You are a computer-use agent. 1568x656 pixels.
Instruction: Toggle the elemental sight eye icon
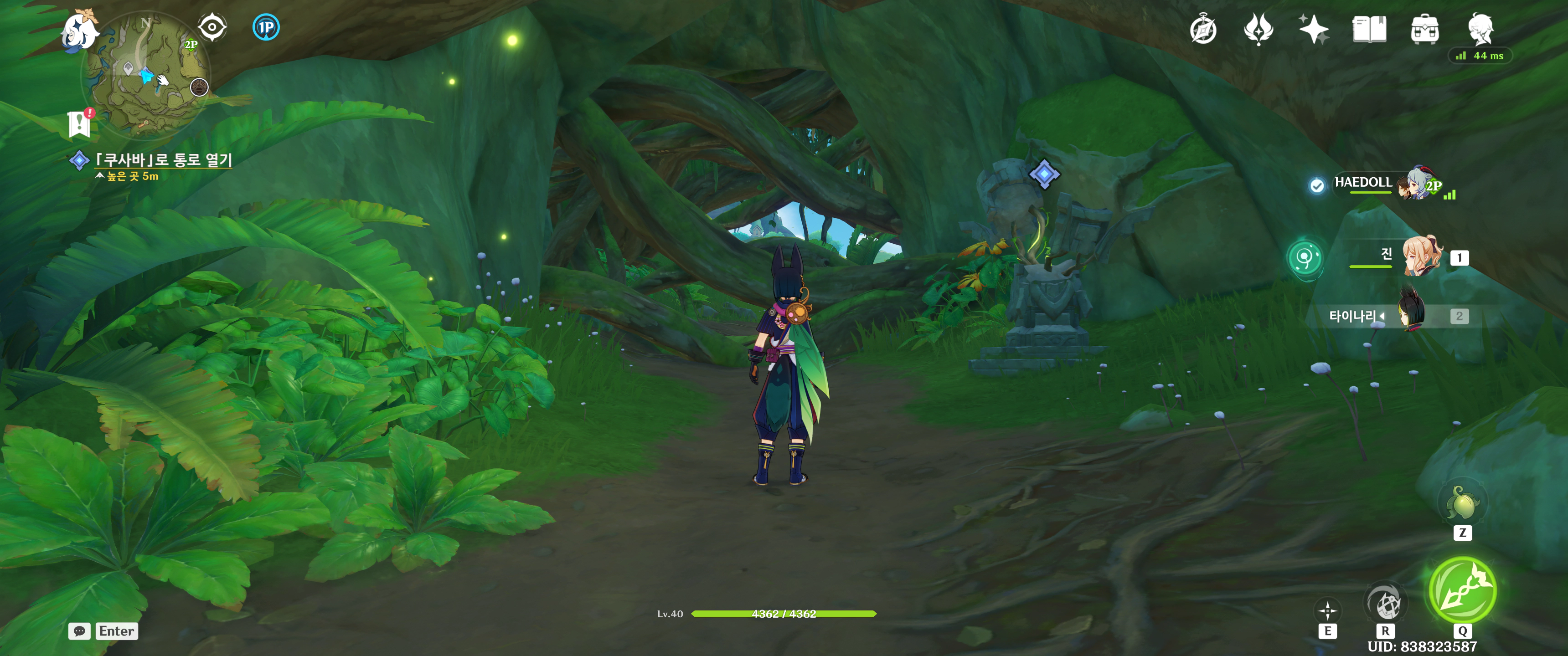click(212, 27)
